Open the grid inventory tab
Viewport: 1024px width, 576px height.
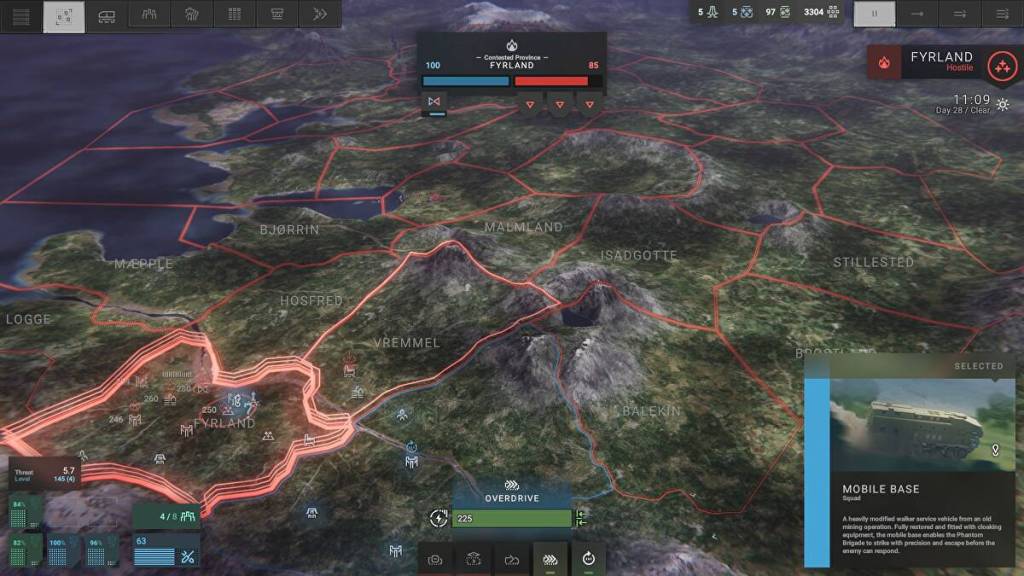coord(235,15)
